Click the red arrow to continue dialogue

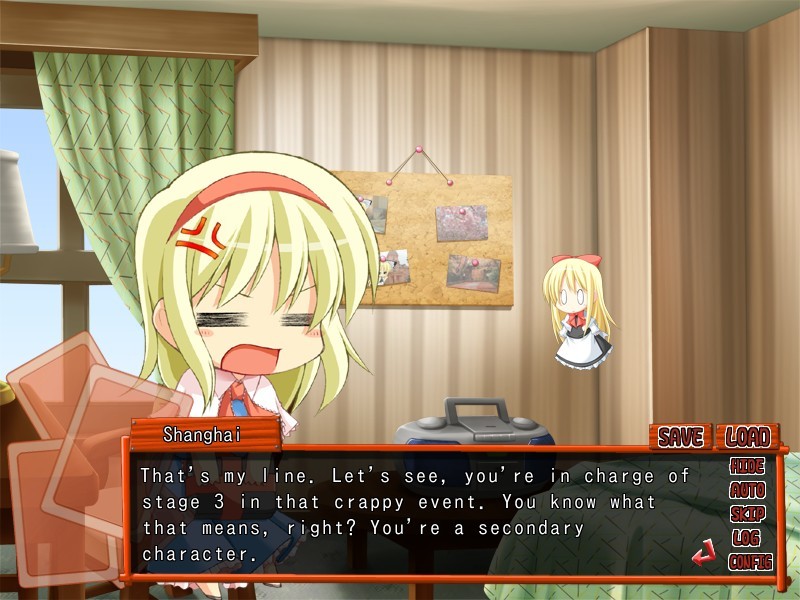tap(704, 552)
